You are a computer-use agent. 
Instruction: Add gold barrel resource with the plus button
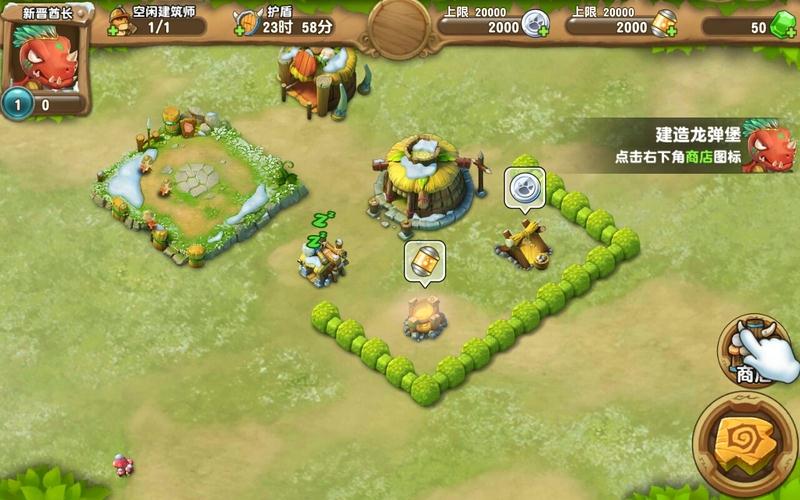(668, 31)
